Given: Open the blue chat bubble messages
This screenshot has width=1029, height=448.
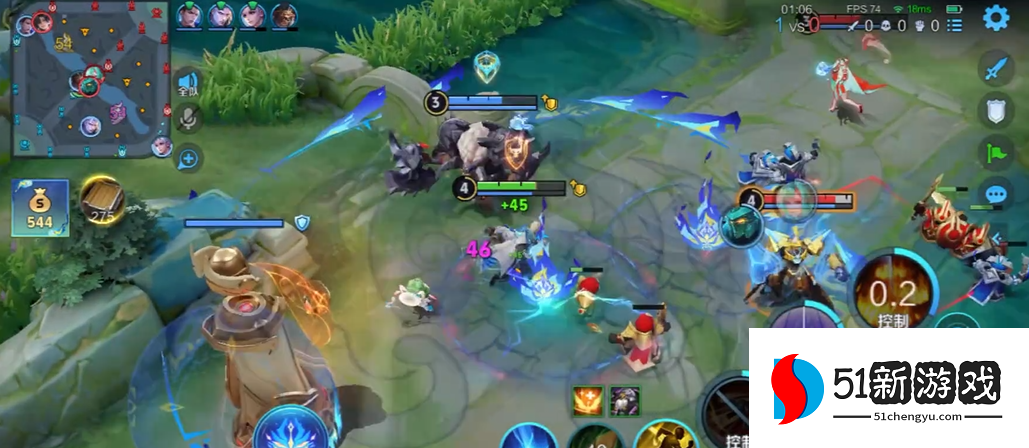Looking at the screenshot, I should tap(994, 195).
